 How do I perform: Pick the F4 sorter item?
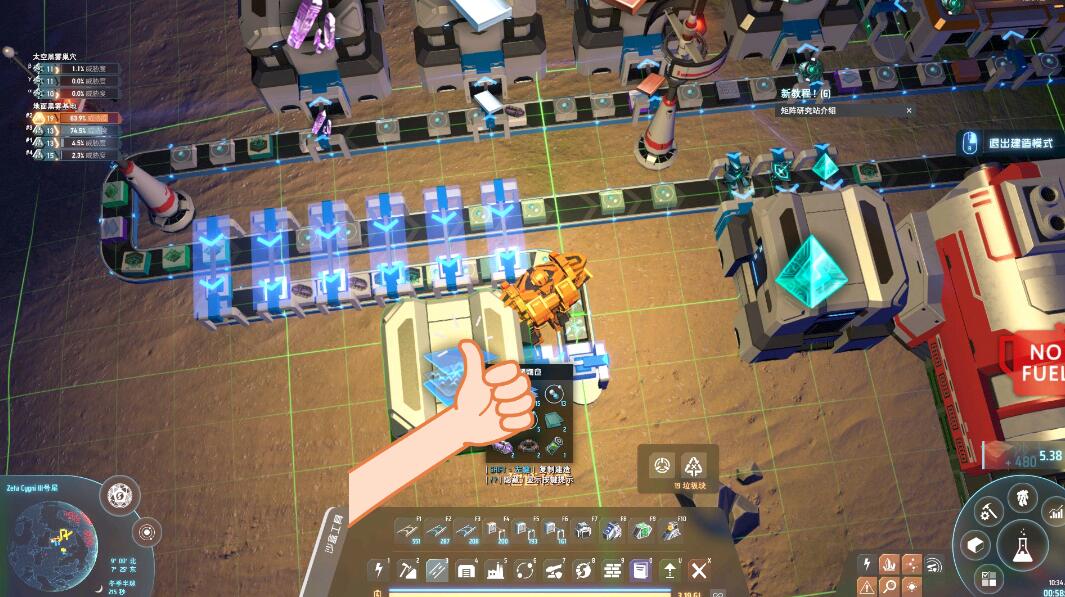497,530
